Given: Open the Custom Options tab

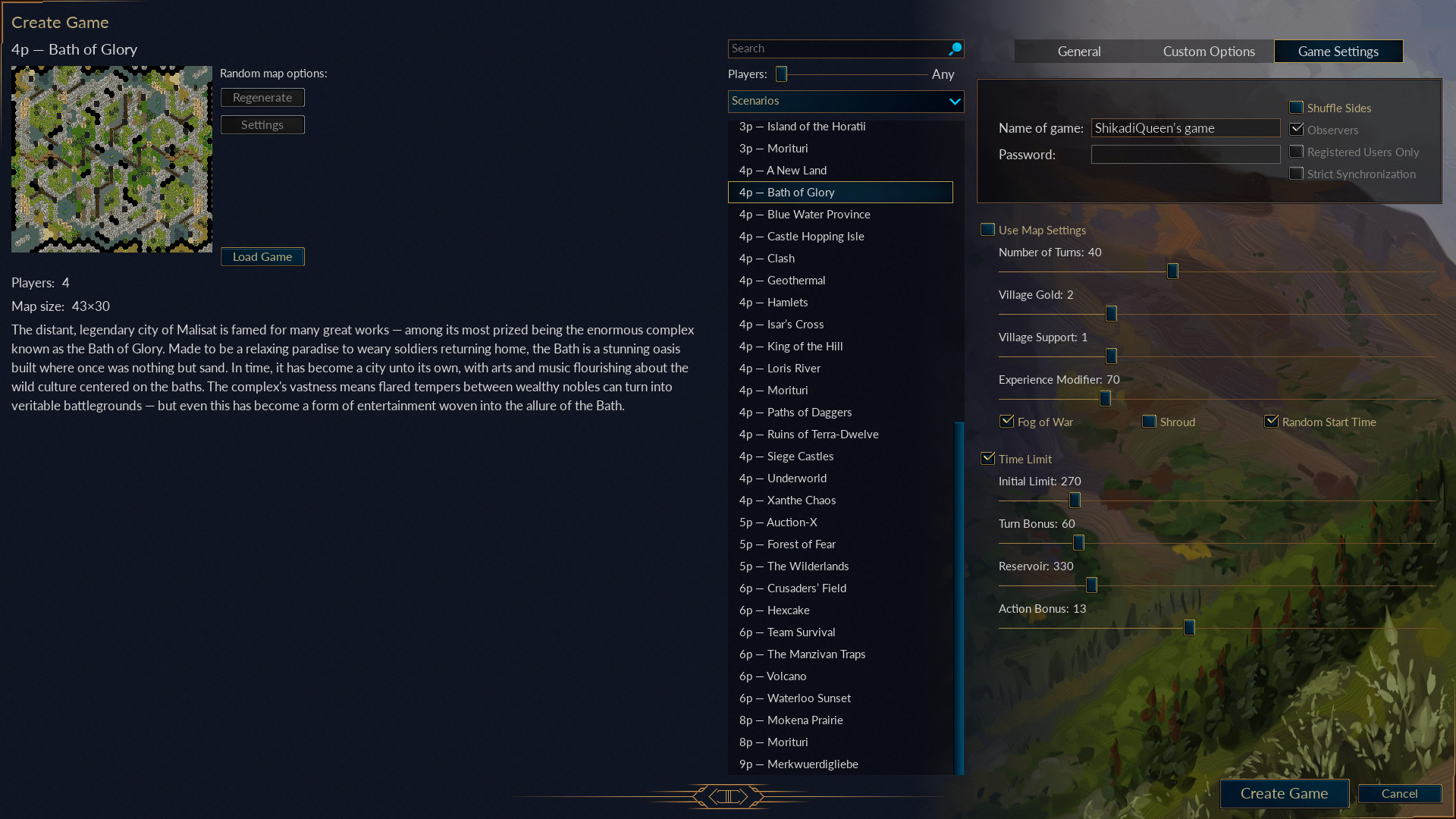Looking at the screenshot, I should [x=1209, y=52].
